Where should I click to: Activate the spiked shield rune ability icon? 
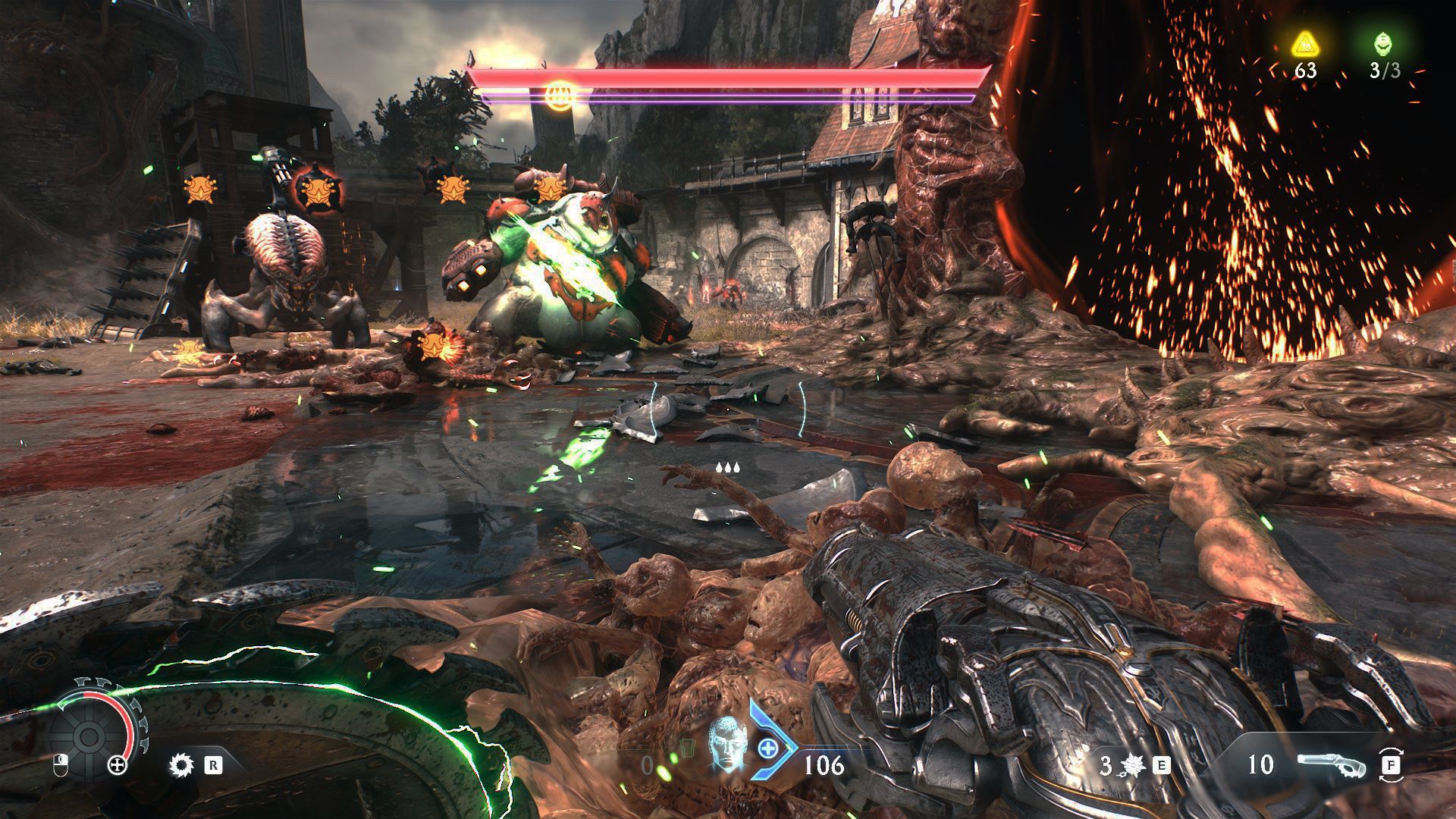click(181, 764)
